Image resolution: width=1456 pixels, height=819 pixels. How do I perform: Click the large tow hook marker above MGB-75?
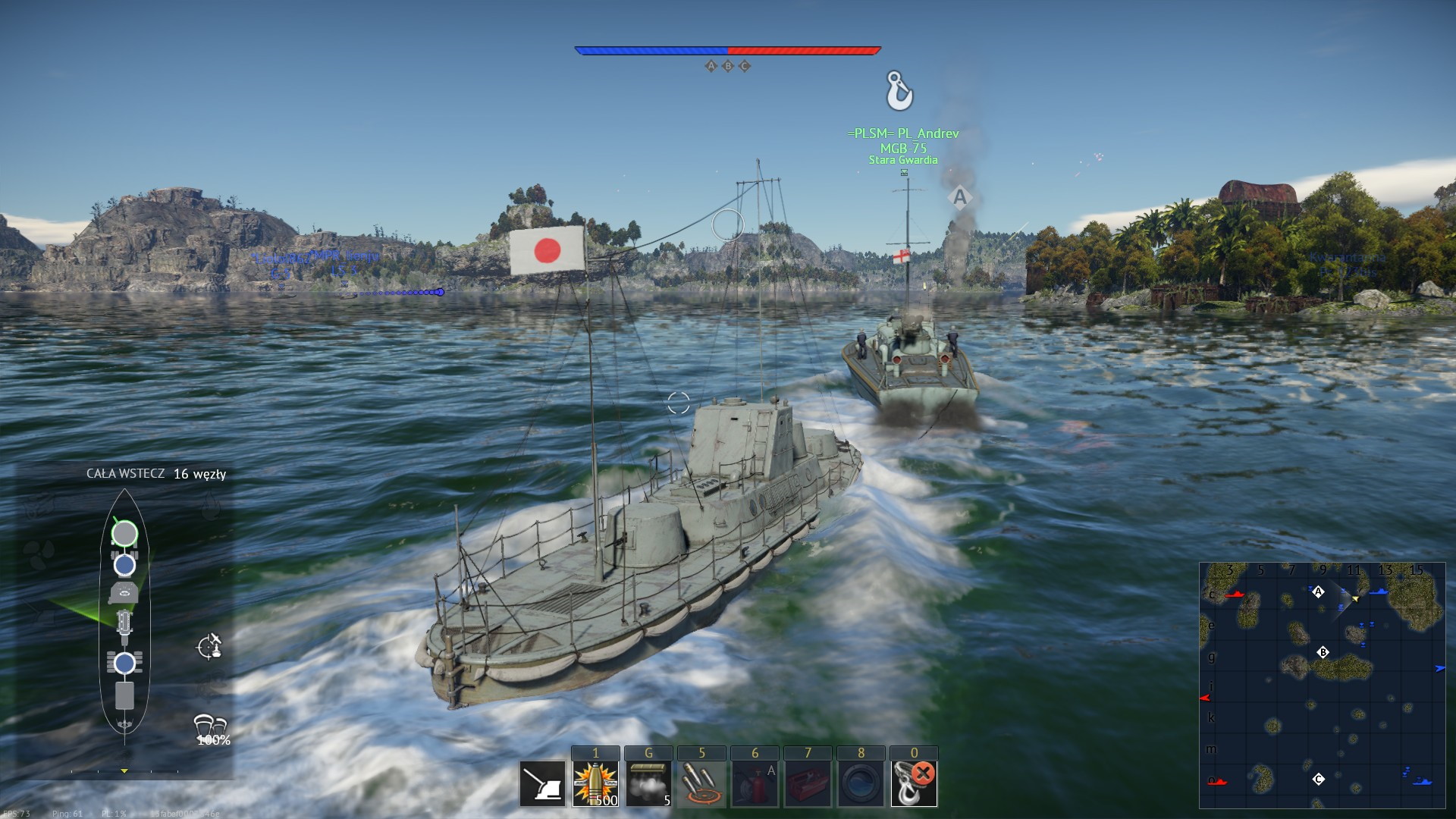(x=899, y=91)
